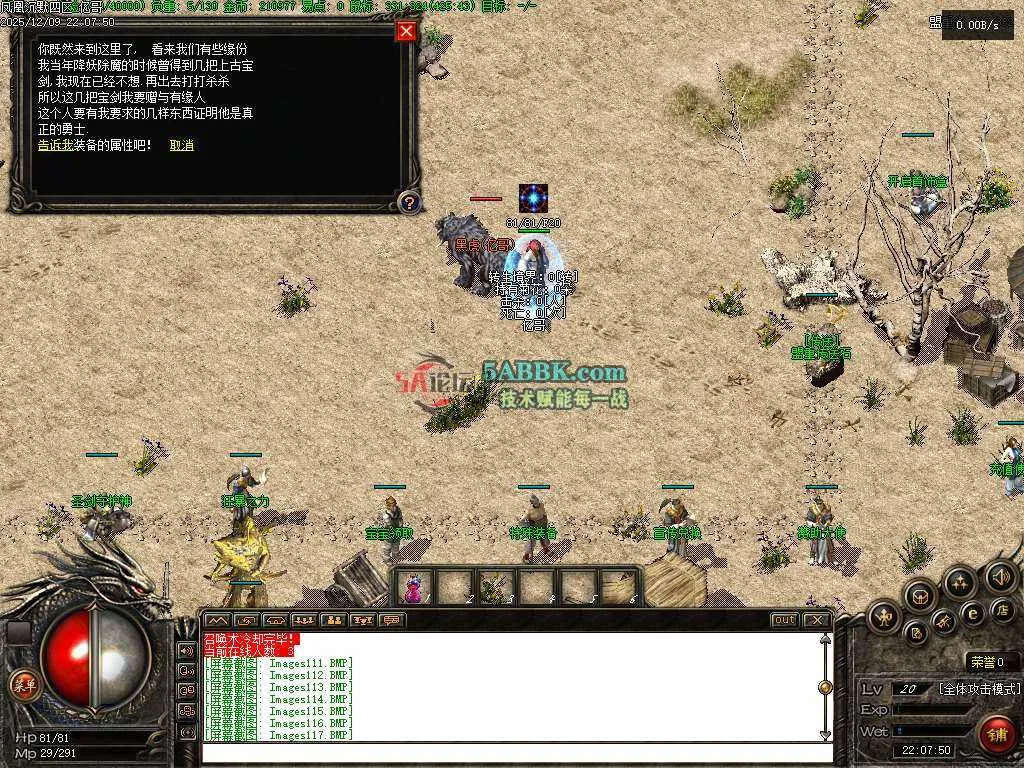Choose the 告诉我 dialogue link

point(56,145)
